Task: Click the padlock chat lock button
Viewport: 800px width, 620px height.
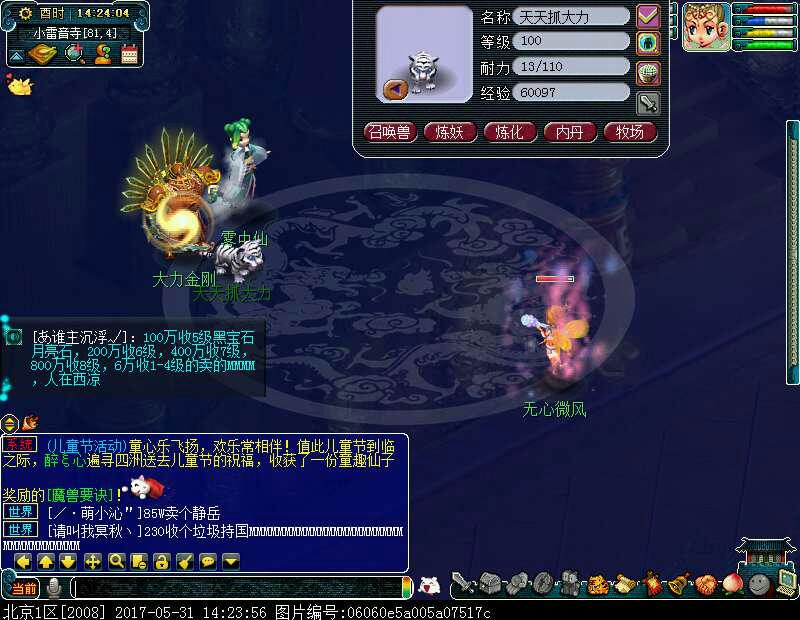Action: (x=162, y=562)
